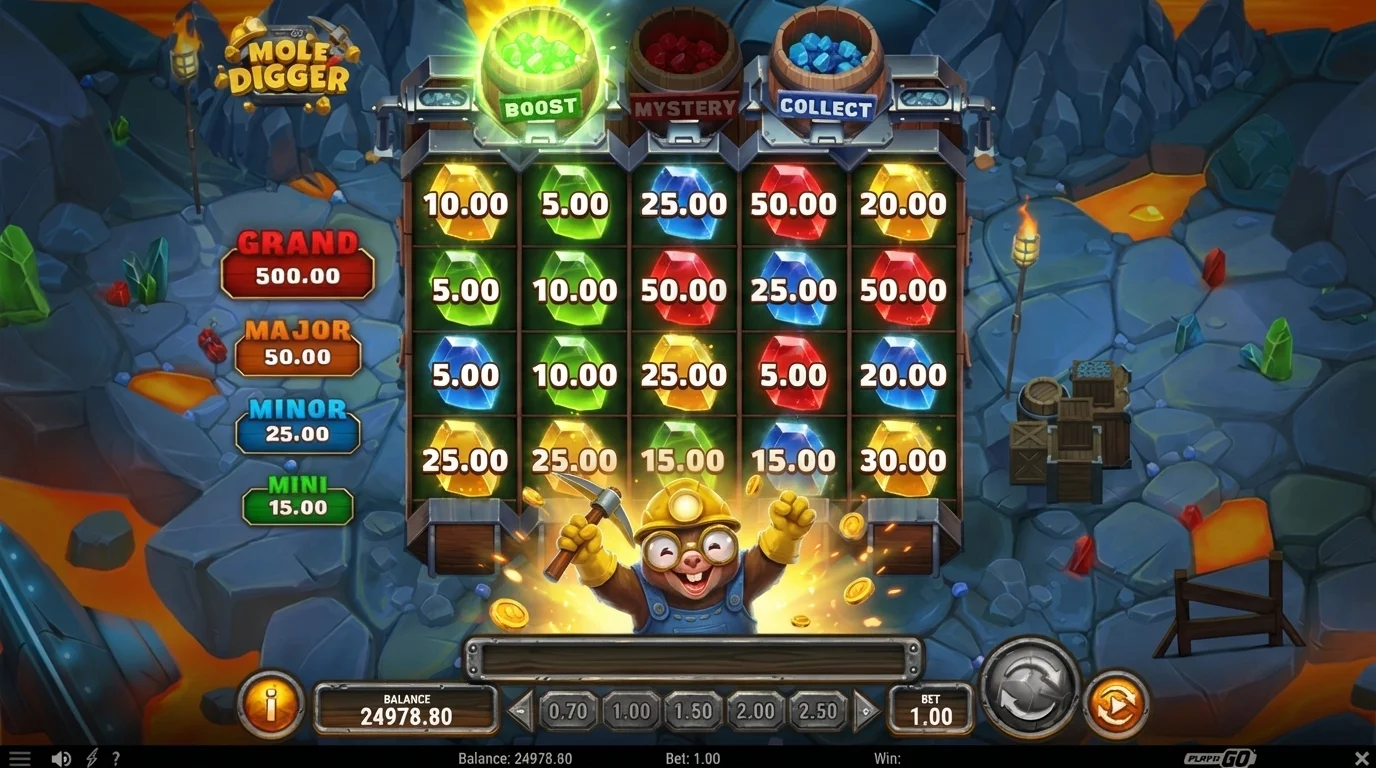Open the hamburger menu in the bottom bar
The width and height of the screenshot is (1376, 768).
click(20, 757)
